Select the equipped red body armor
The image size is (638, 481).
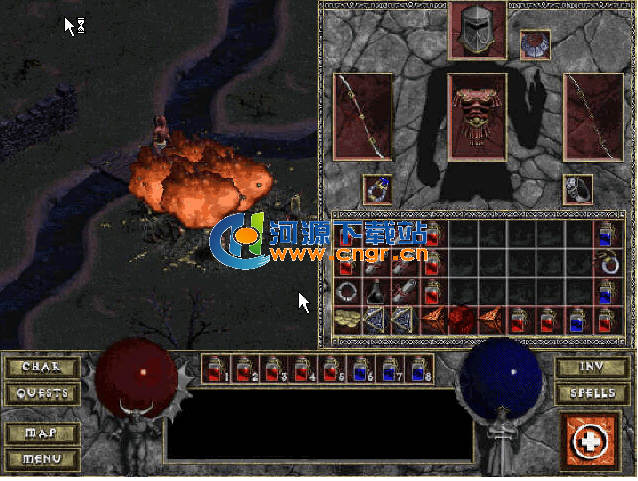coord(476,115)
